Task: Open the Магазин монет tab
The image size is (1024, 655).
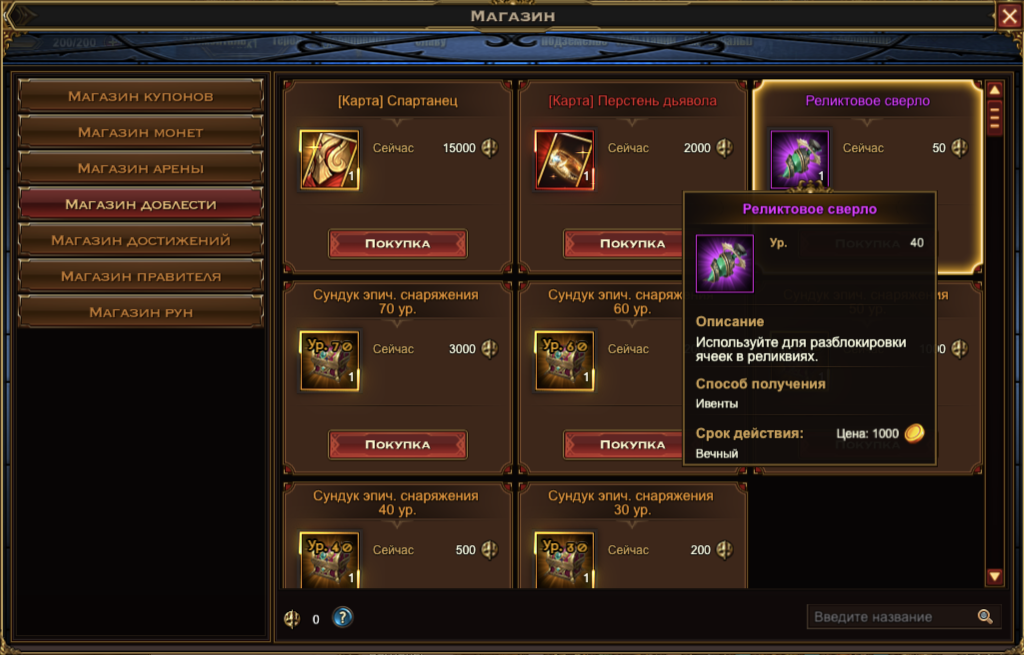Action: click(x=141, y=132)
